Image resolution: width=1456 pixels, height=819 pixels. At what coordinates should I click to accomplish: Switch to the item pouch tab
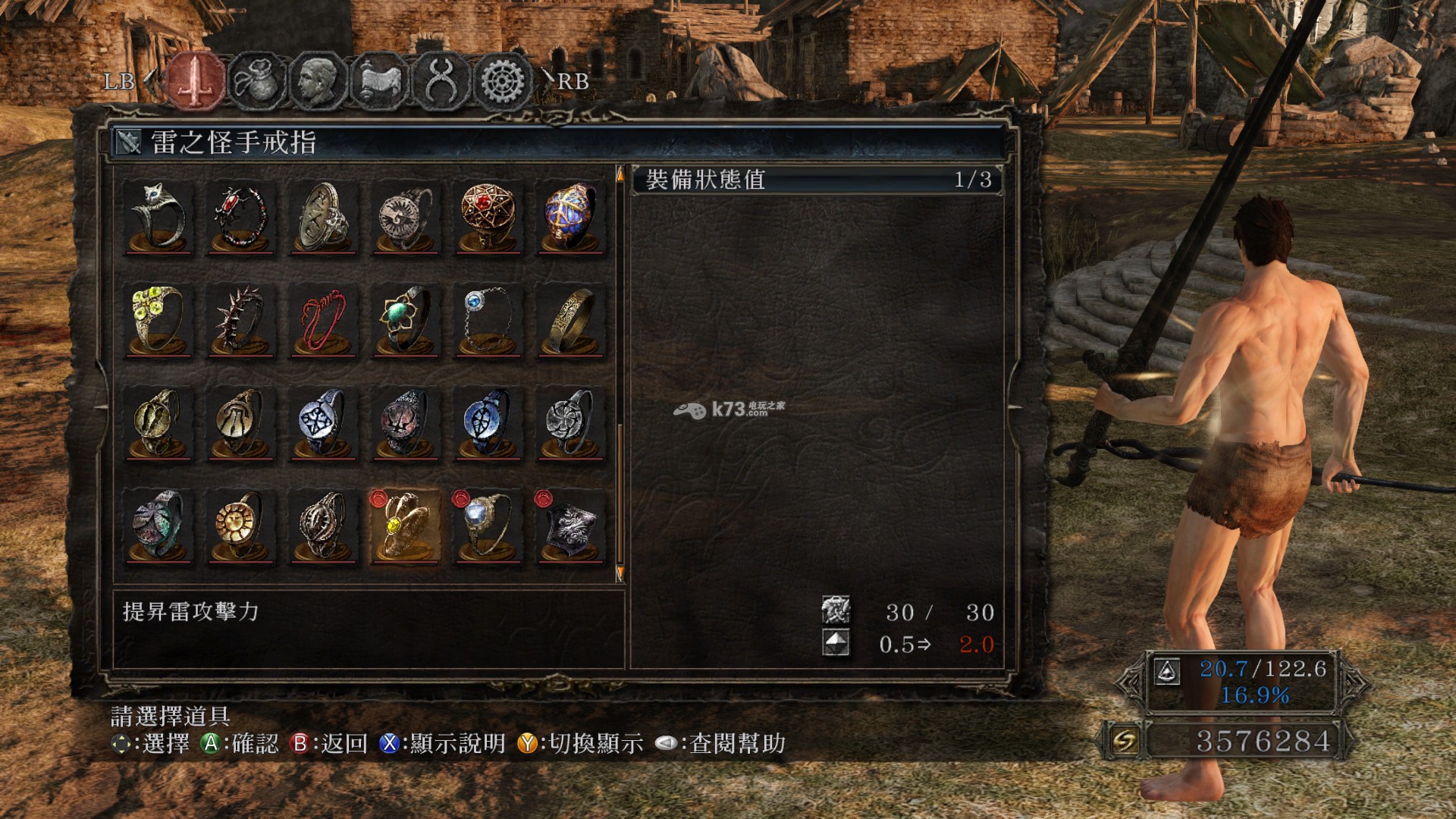pos(257,80)
